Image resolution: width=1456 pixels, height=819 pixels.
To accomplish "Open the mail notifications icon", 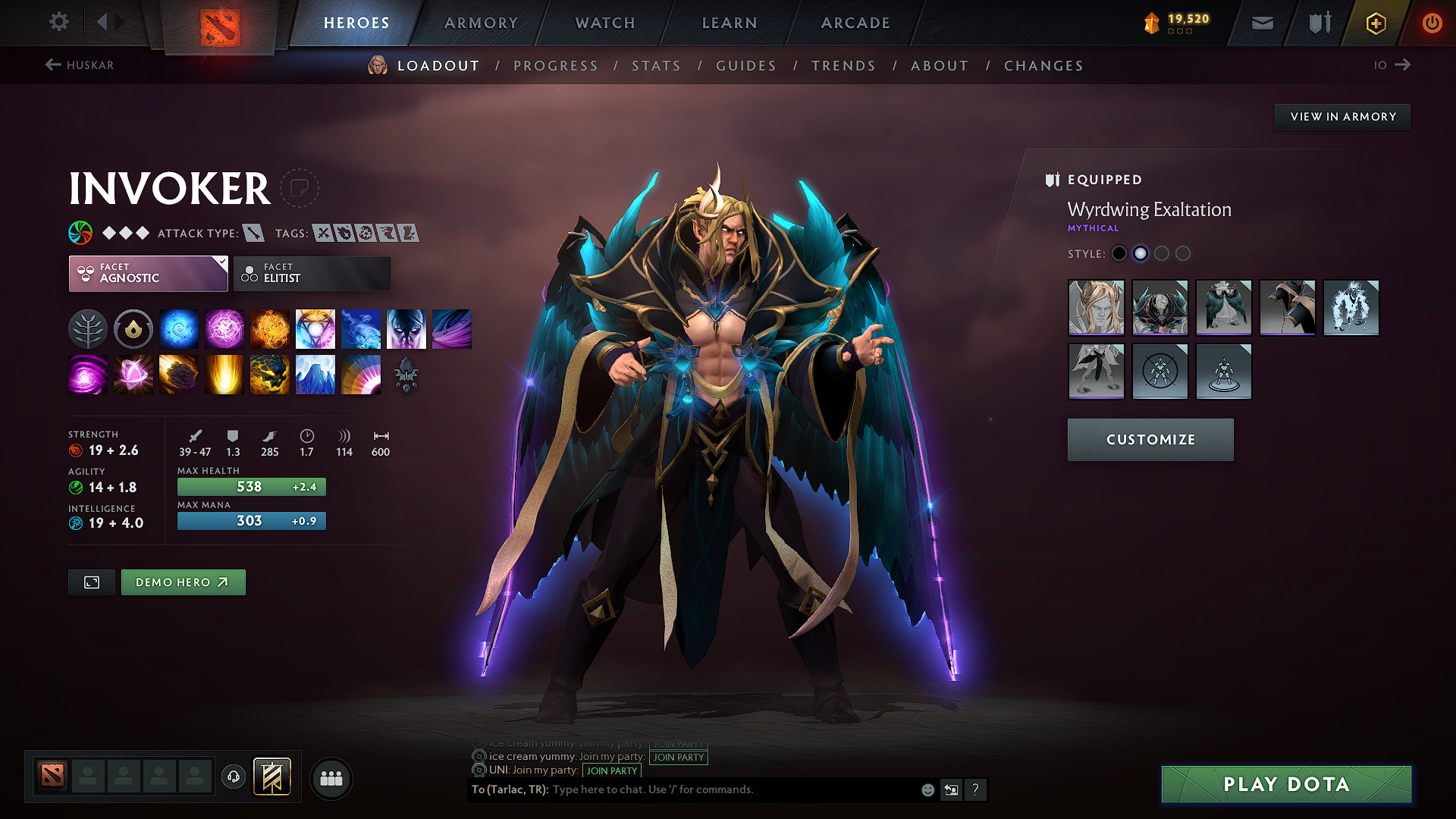I will pyautogui.click(x=1261, y=23).
